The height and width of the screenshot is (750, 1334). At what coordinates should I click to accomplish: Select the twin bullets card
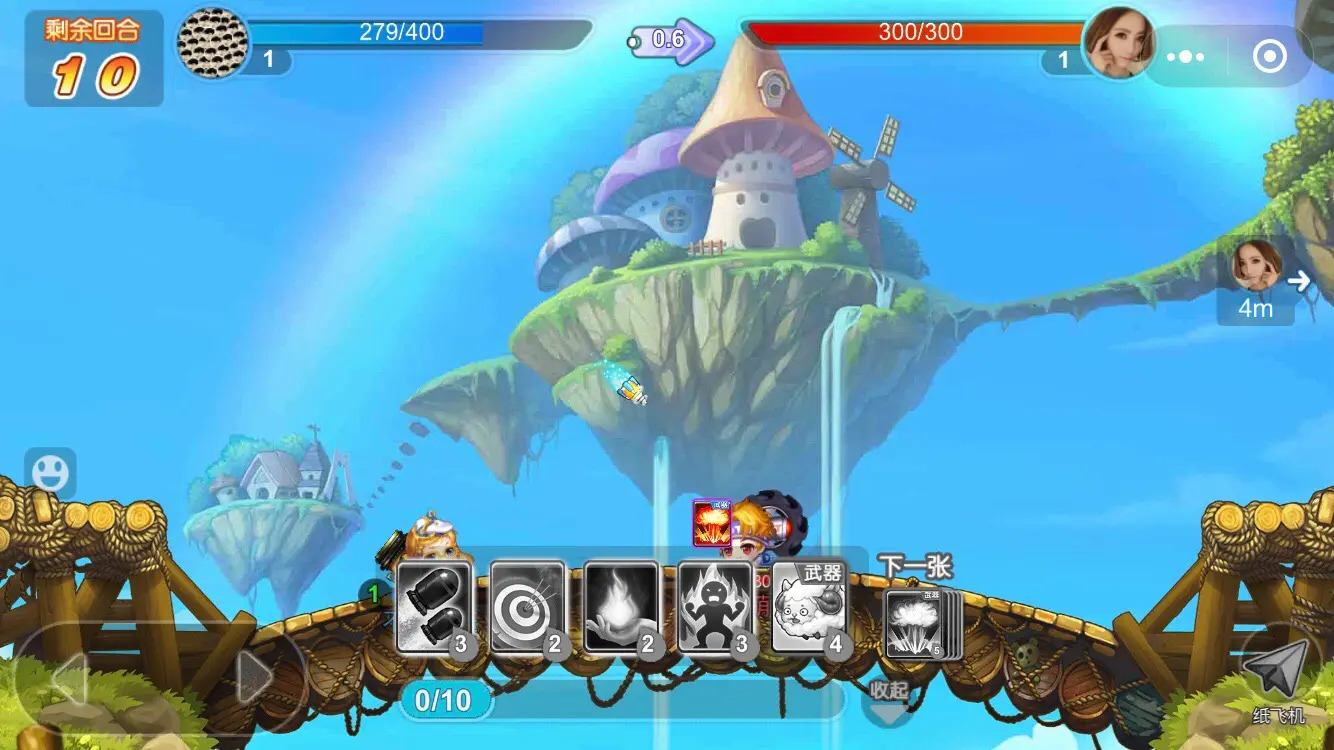point(434,607)
